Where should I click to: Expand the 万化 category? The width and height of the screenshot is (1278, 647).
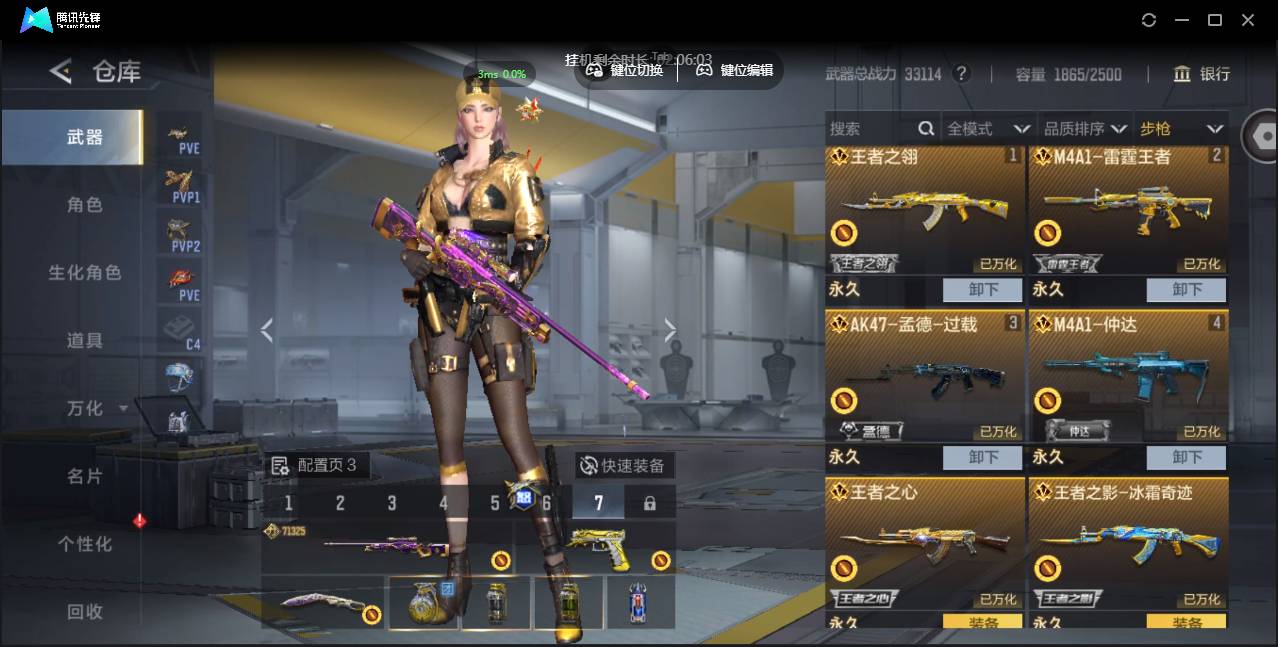tap(95, 408)
